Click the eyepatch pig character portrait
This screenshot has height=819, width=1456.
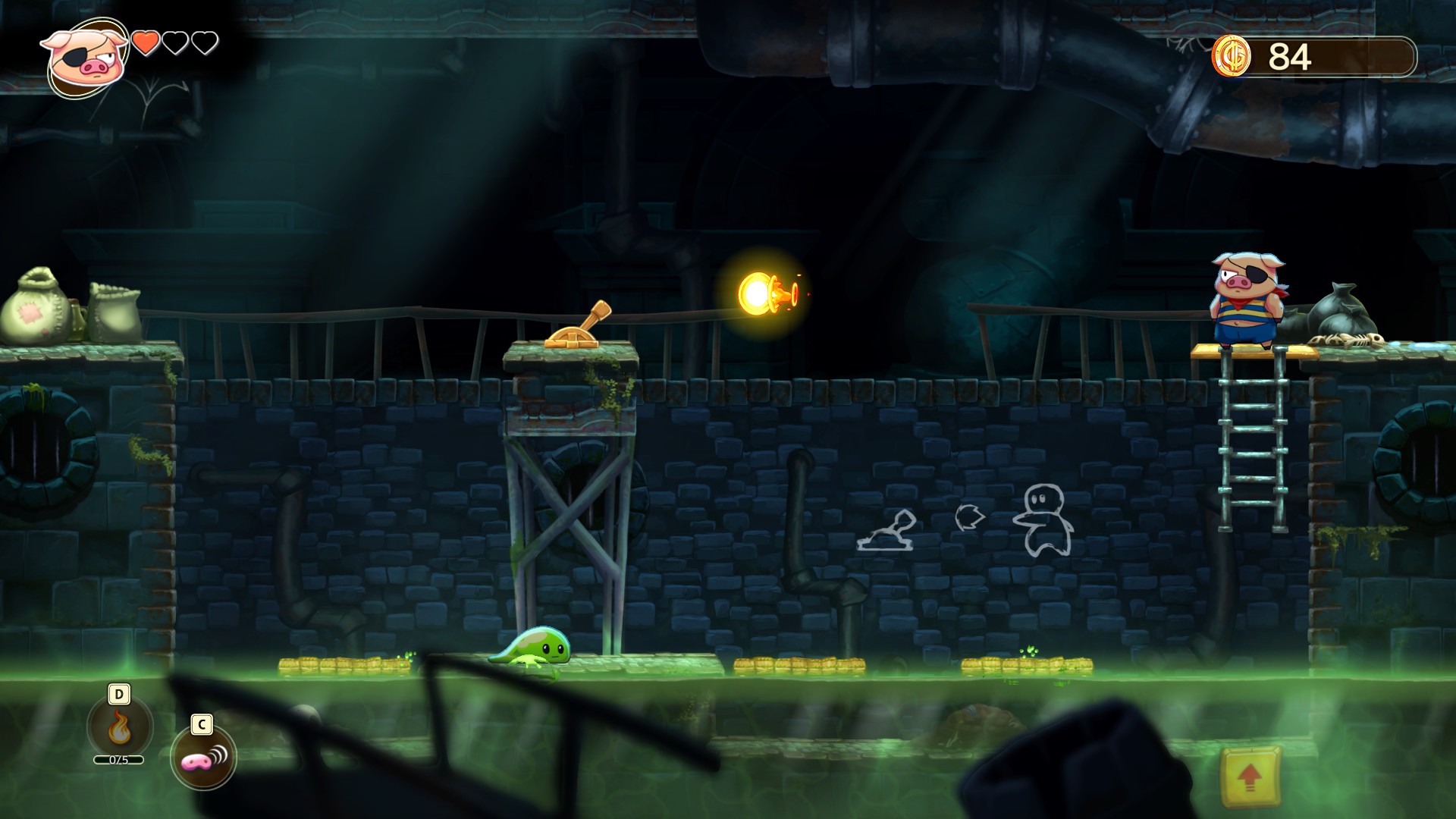point(83,59)
